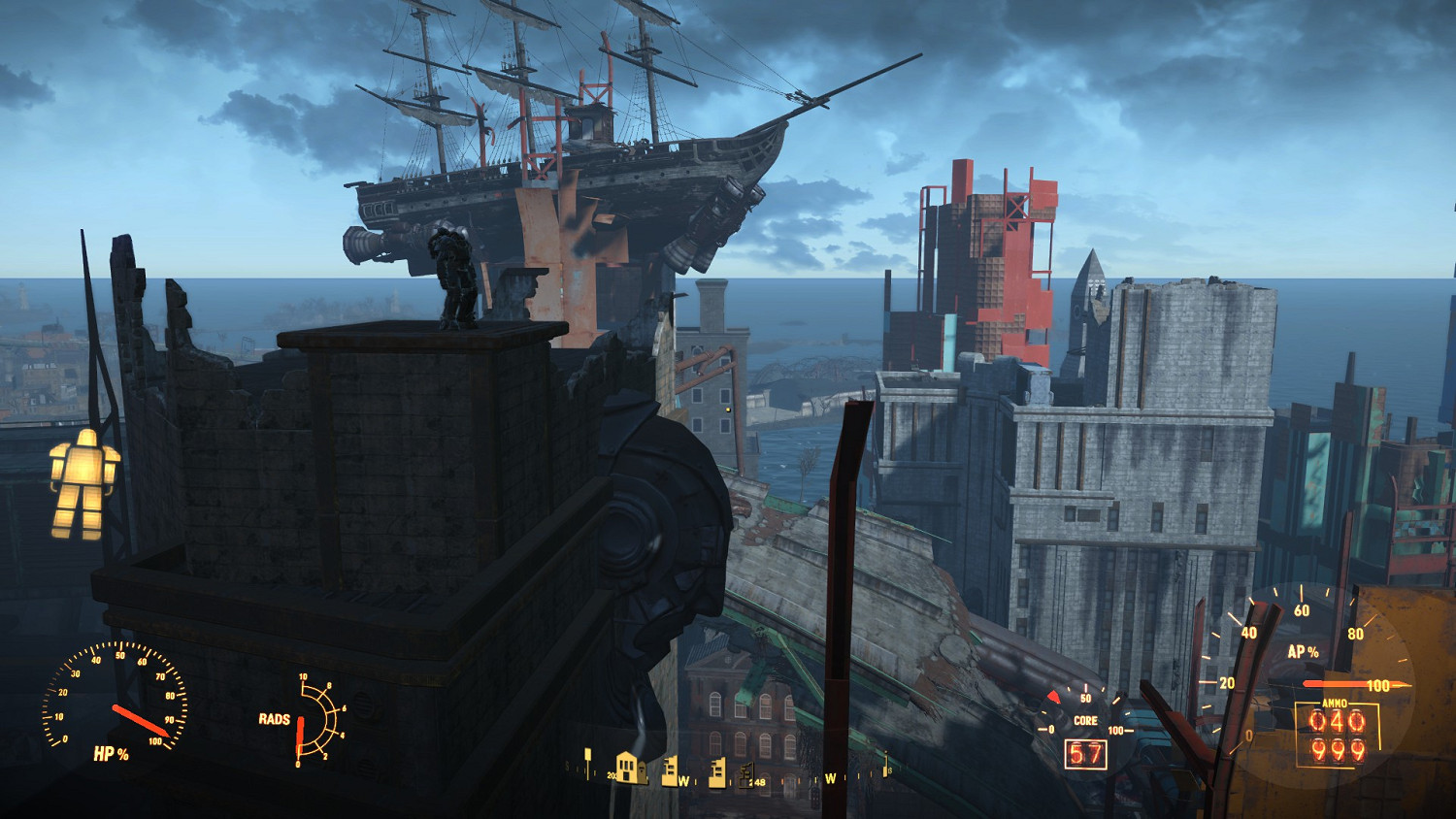The image size is (1456, 819).
Task: Select the signpost marker on the compass
Action: pos(587,760)
